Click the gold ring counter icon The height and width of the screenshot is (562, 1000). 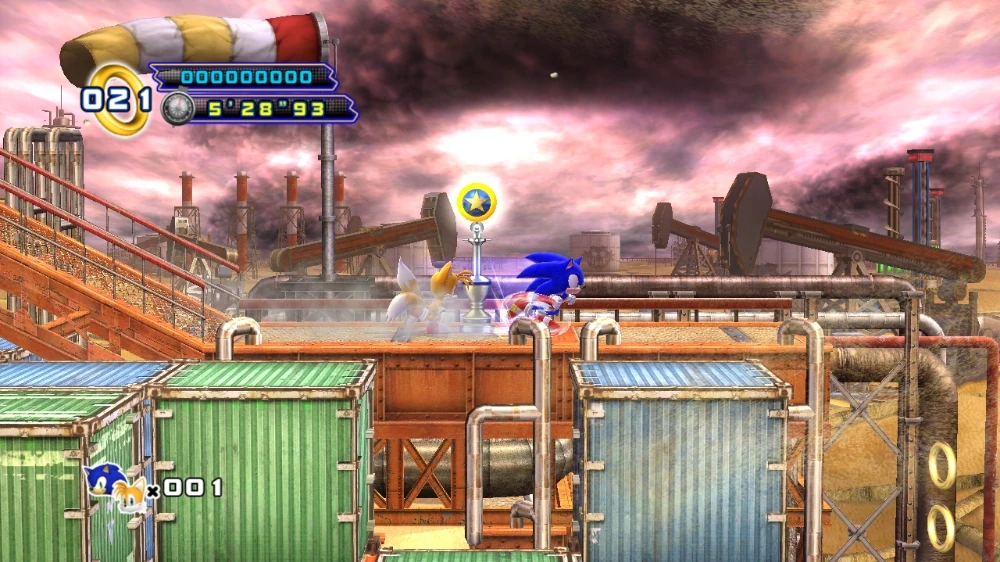click(x=120, y=99)
